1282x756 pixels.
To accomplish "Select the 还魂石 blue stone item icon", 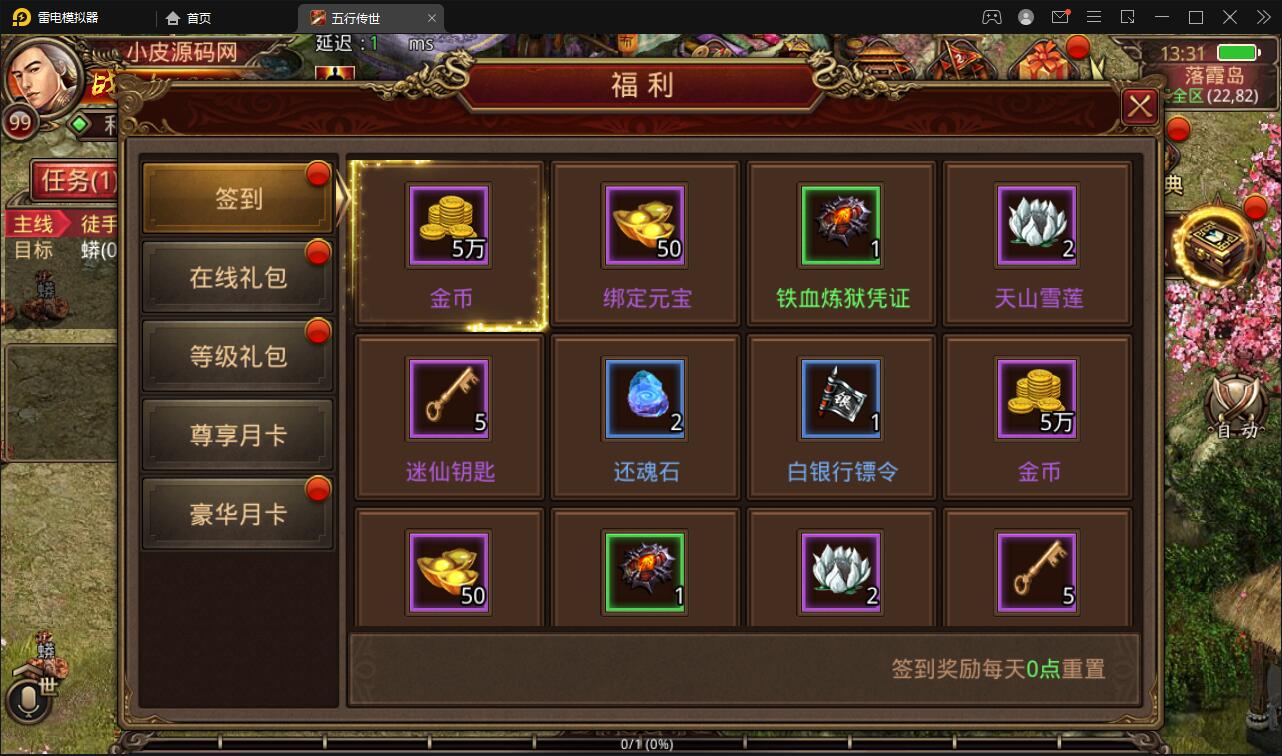I will 644,398.
